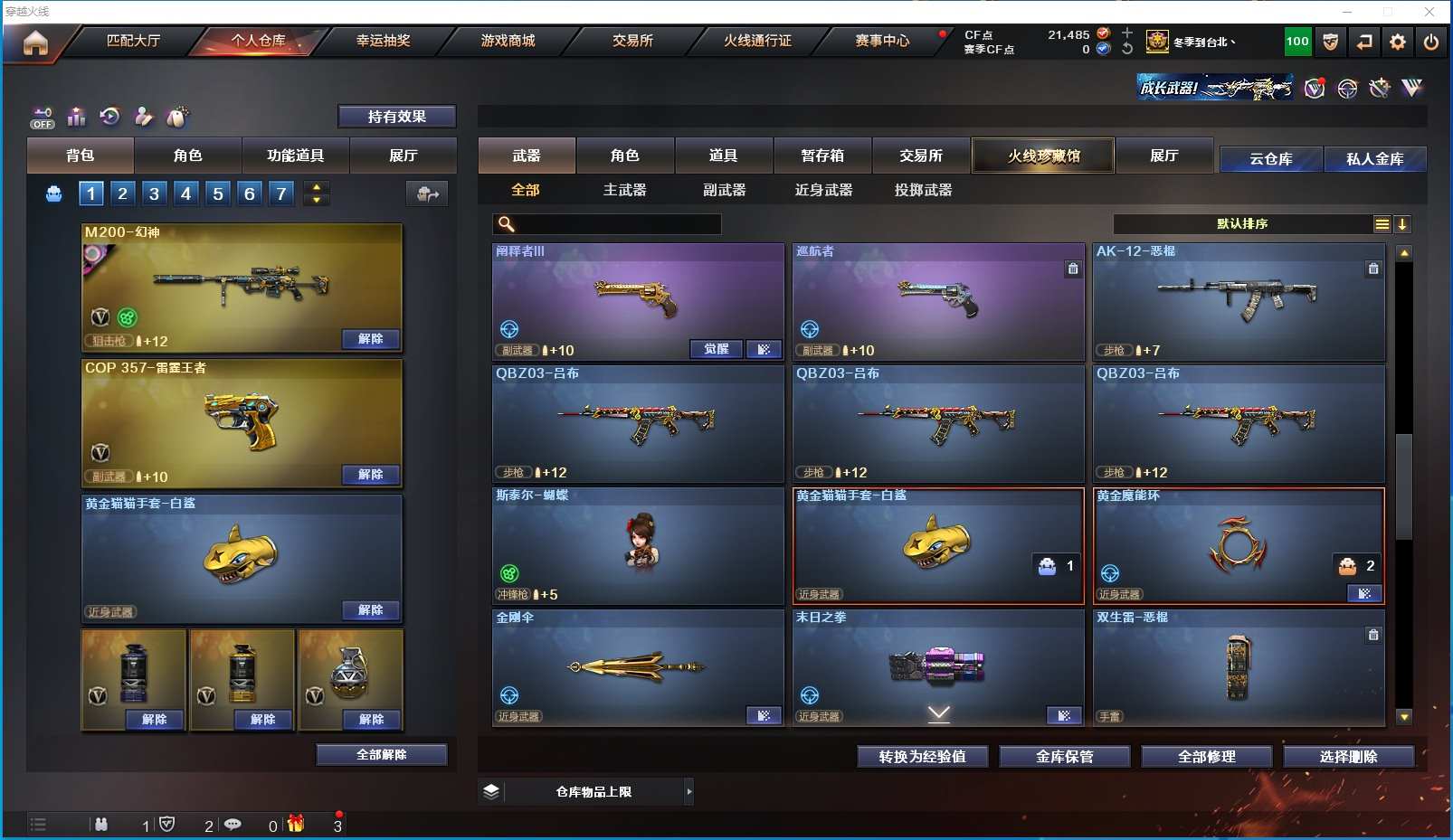Screen dimensions: 1453x840
Task: Open the 交易所 top navigation entry
Action: point(632,41)
